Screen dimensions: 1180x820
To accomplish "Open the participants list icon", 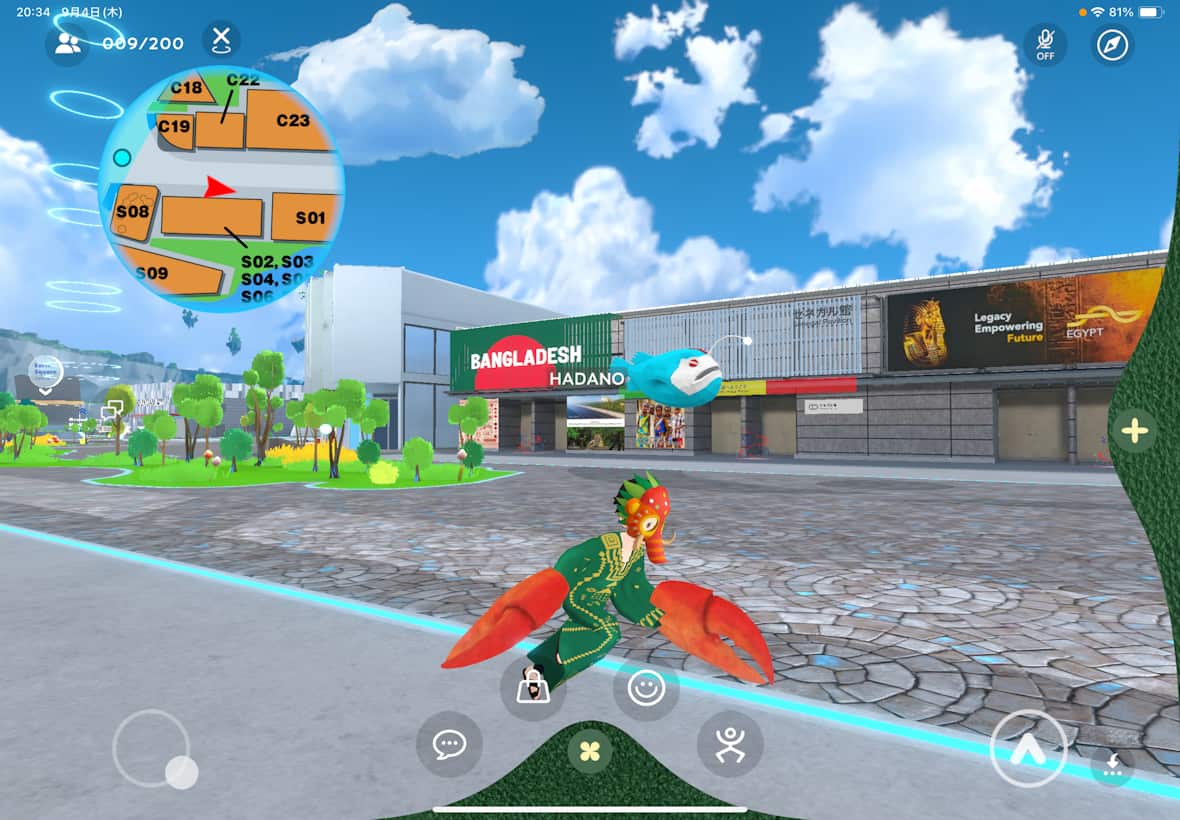I will click(67, 43).
